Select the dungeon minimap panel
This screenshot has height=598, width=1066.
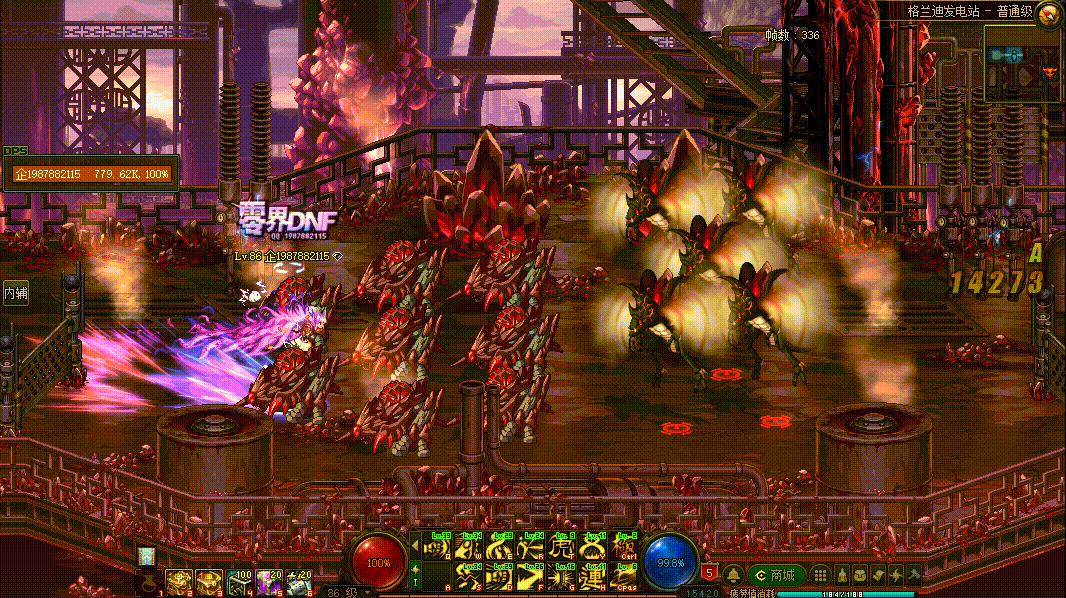1022,63
